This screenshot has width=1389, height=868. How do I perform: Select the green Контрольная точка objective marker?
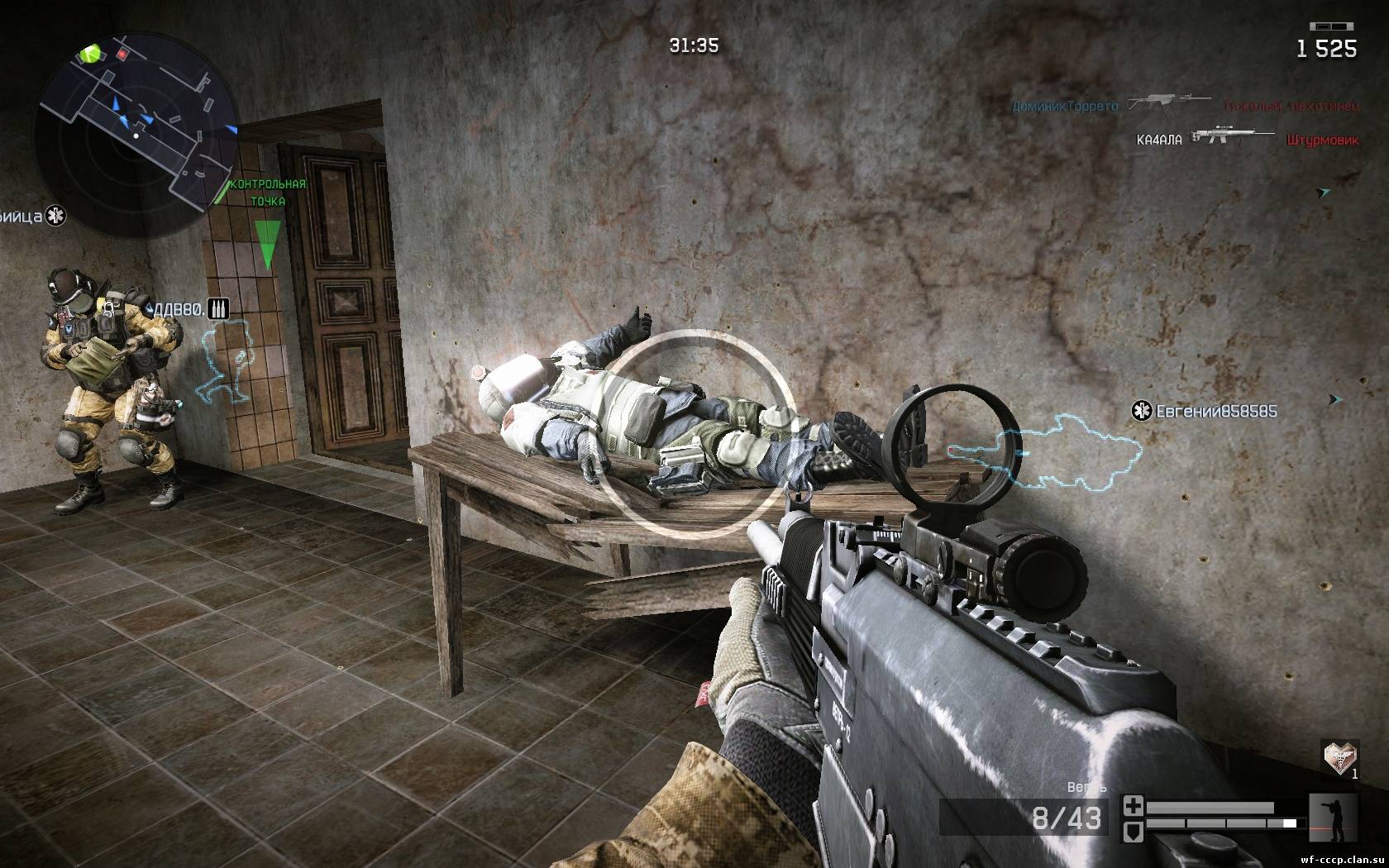coord(267,243)
